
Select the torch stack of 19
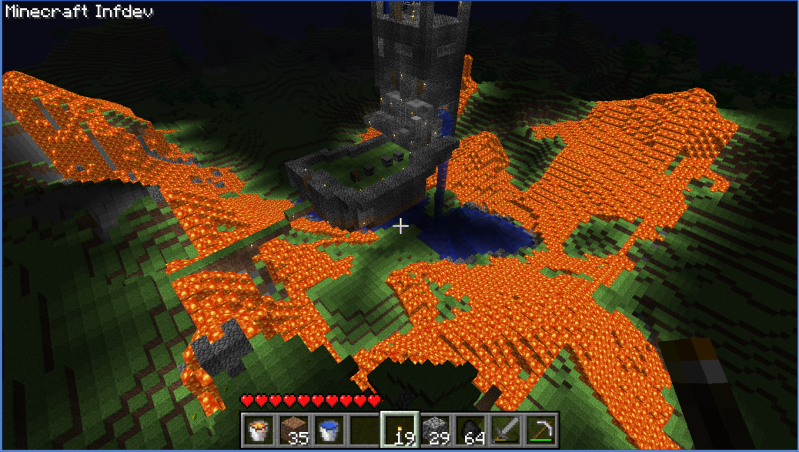tap(400, 430)
